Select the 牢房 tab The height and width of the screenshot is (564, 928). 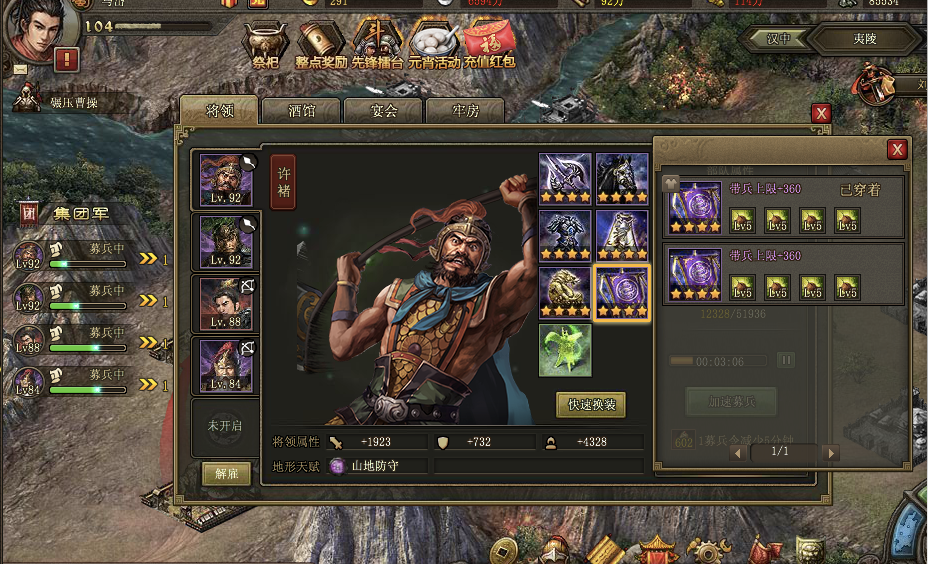click(x=466, y=111)
